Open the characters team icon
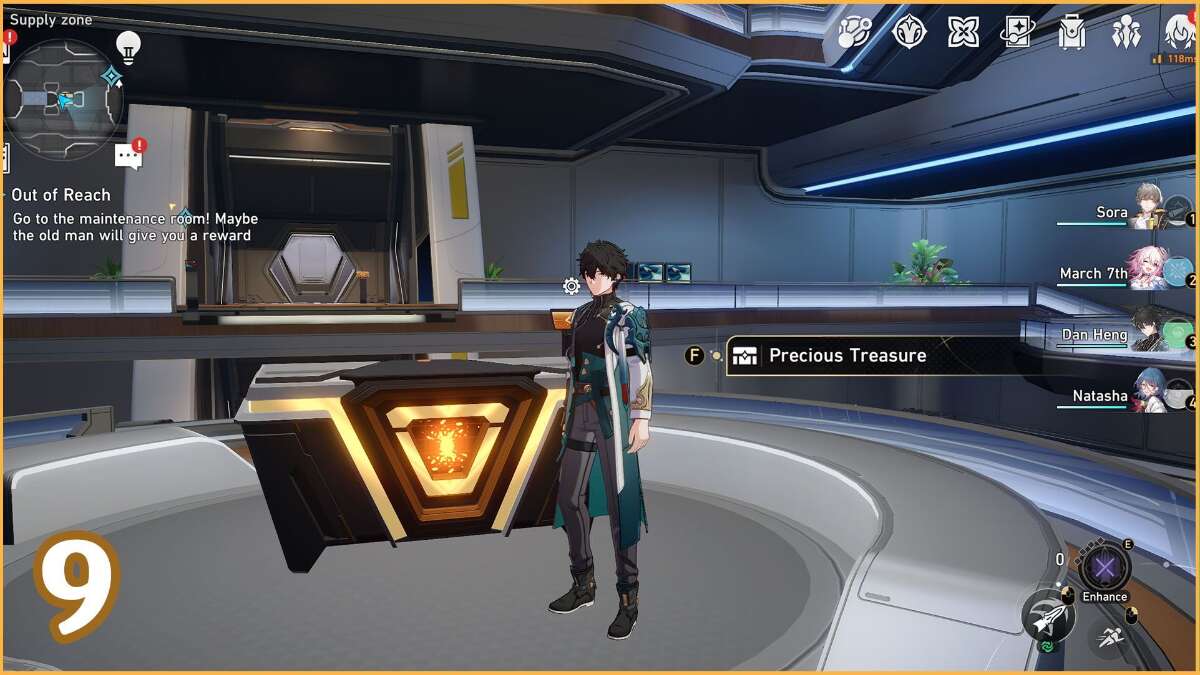Viewport: 1200px width, 675px height. (x=1126, y=32)
